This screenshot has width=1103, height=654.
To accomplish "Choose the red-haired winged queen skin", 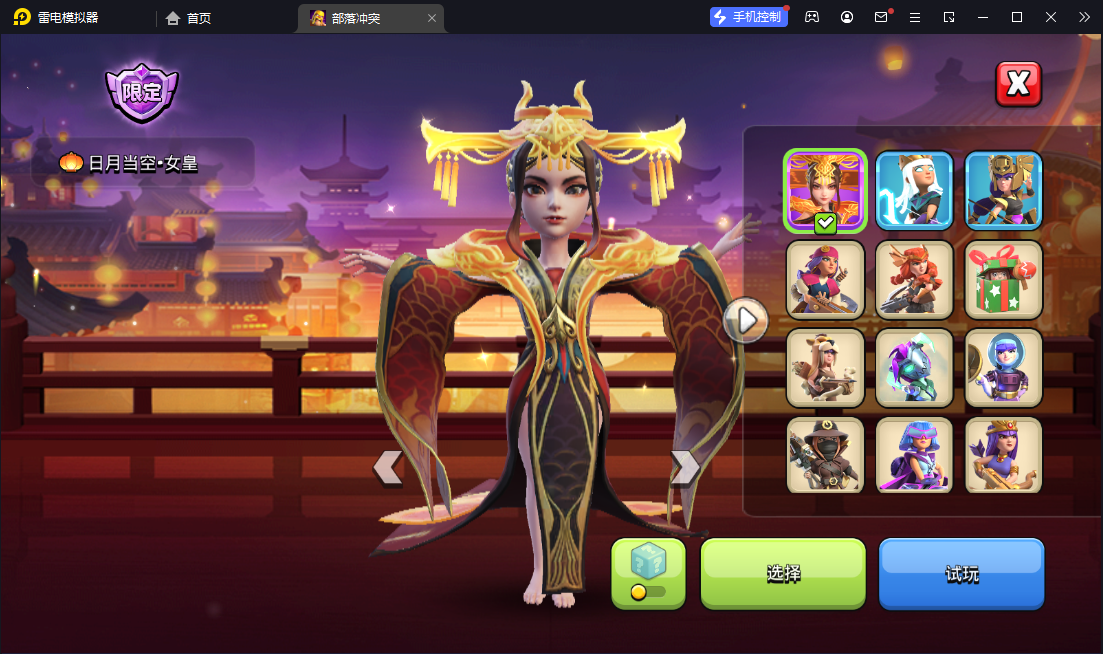I will [x=914, y=279].
